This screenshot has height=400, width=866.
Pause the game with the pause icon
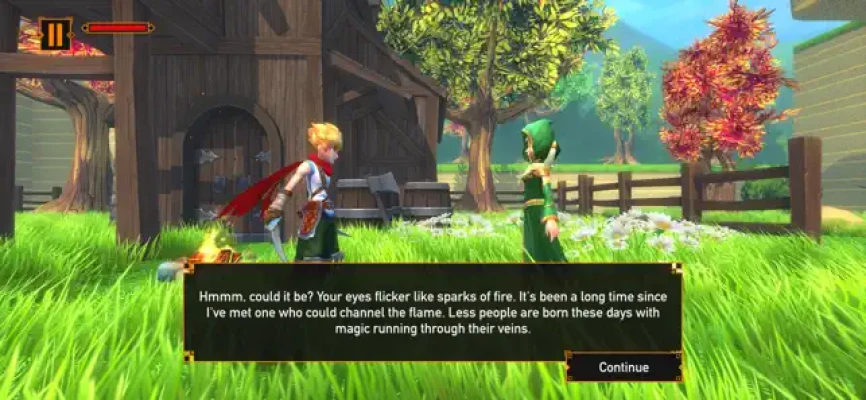(56, 34)
